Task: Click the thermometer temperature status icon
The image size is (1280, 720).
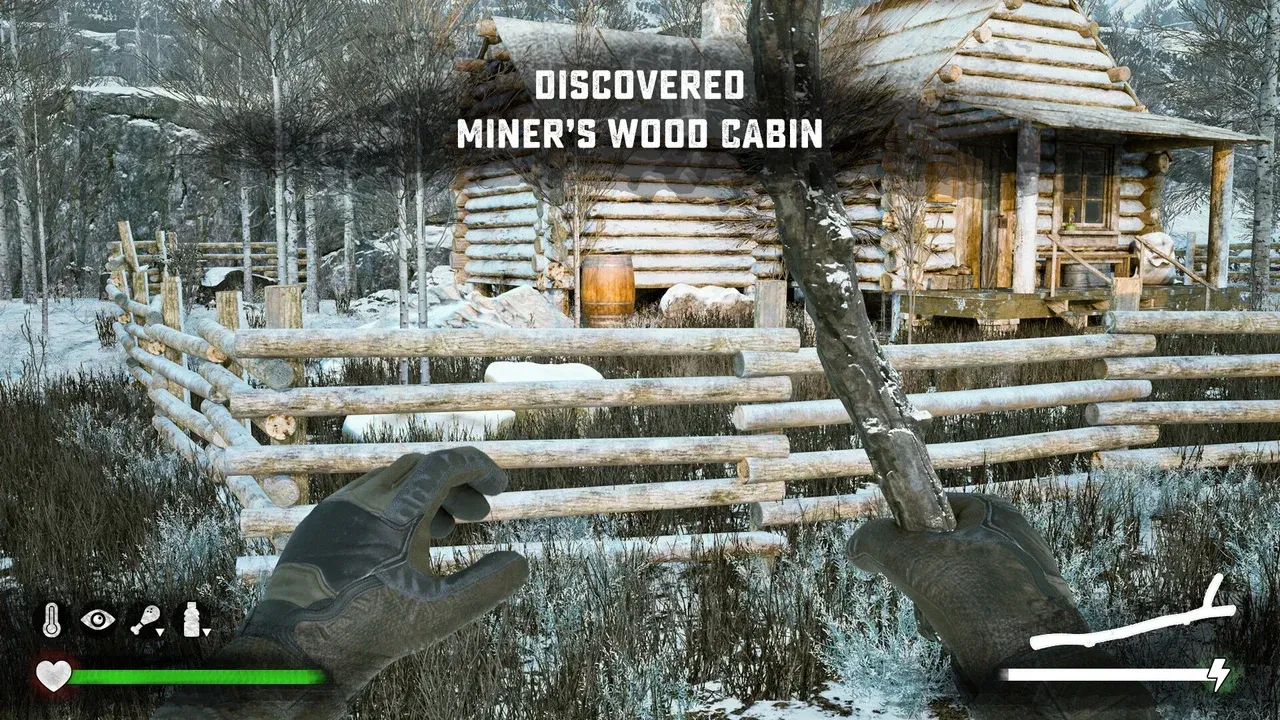Action: coord(50,618)
